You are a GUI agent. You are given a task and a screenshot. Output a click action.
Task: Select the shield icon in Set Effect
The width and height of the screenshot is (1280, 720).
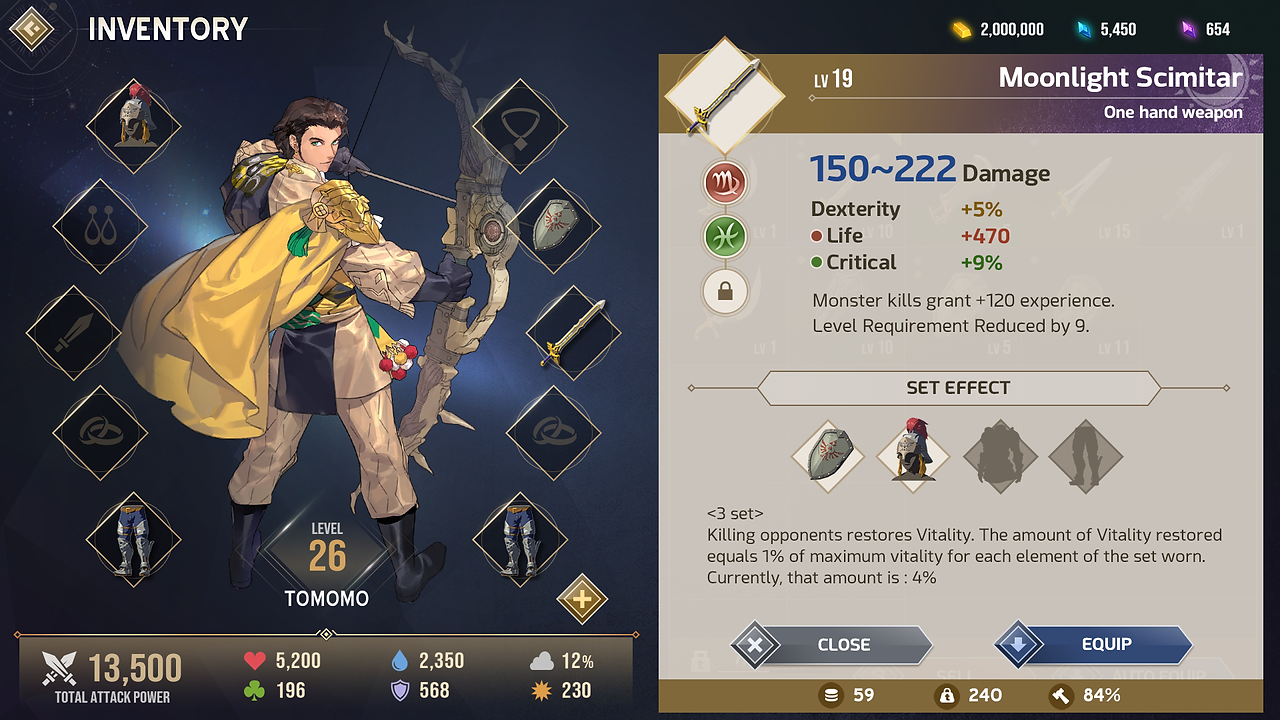pos(827,457)
